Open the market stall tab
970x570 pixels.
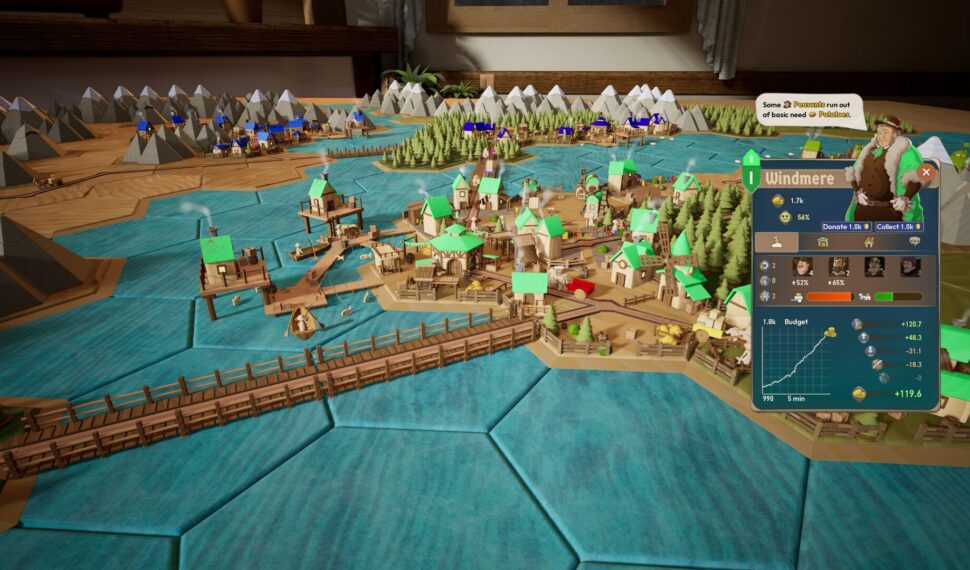822,242
